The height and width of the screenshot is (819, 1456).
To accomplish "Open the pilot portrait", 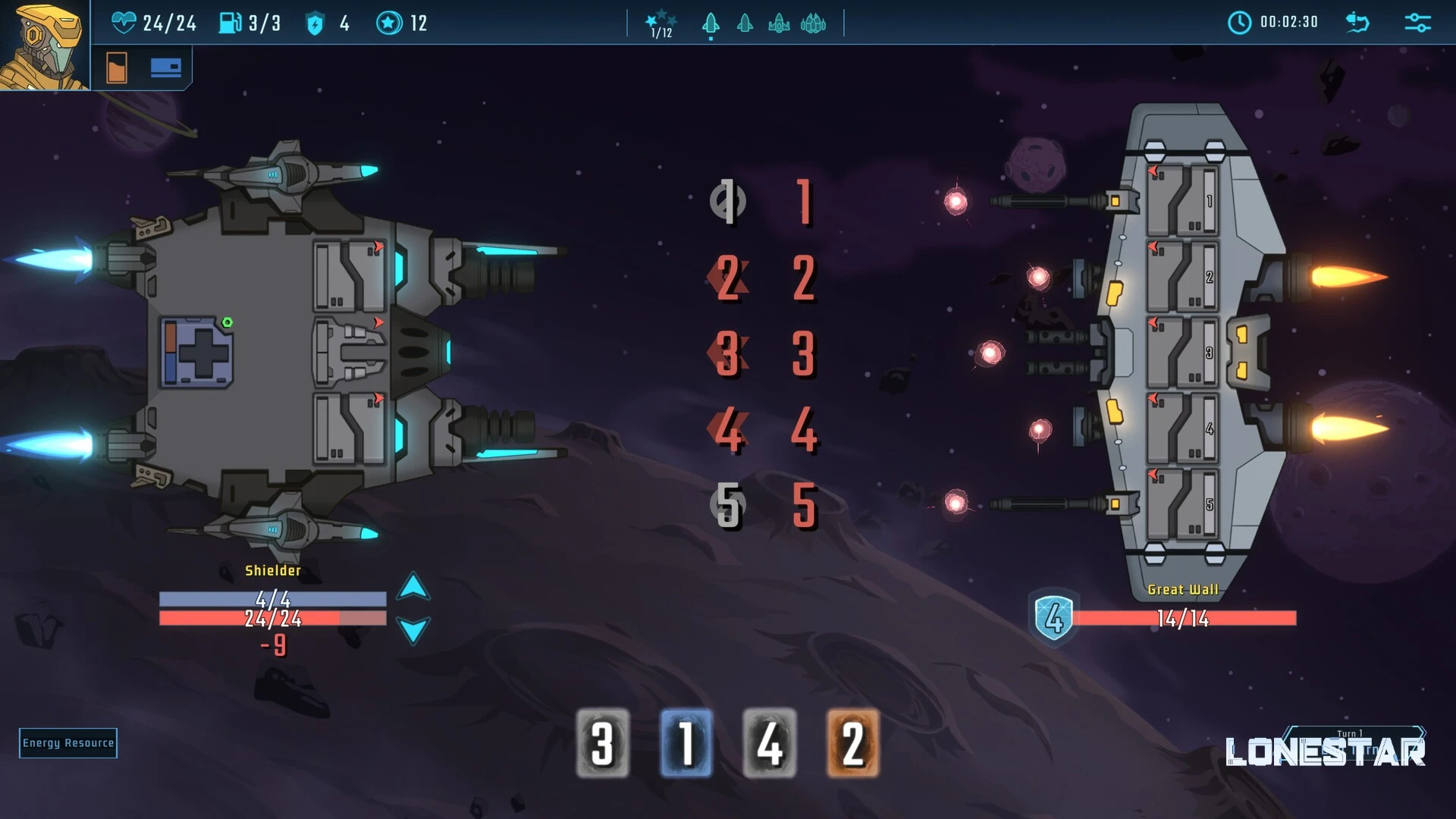I will tap(44, 45).
